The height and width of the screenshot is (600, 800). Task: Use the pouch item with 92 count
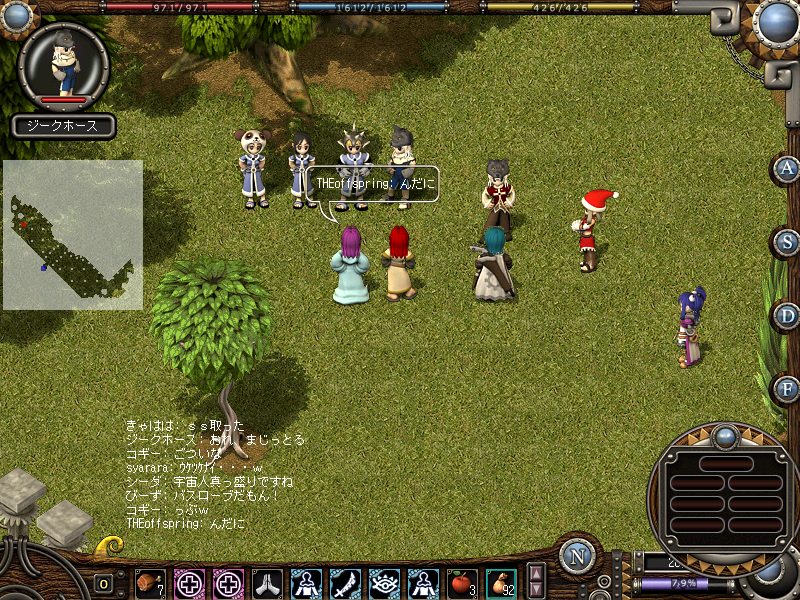(501, 582)
